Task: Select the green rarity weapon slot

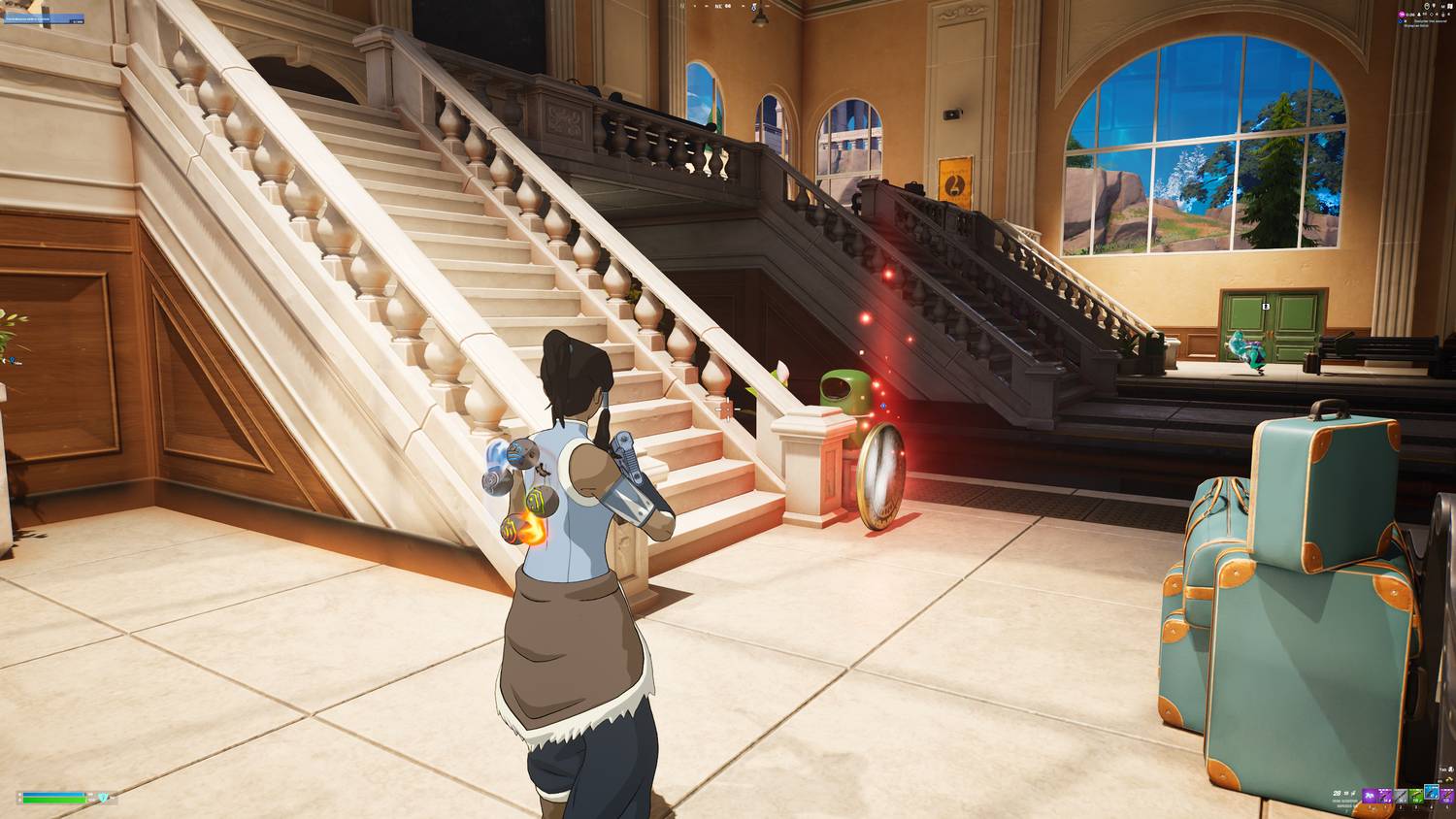Action: 1416,796
